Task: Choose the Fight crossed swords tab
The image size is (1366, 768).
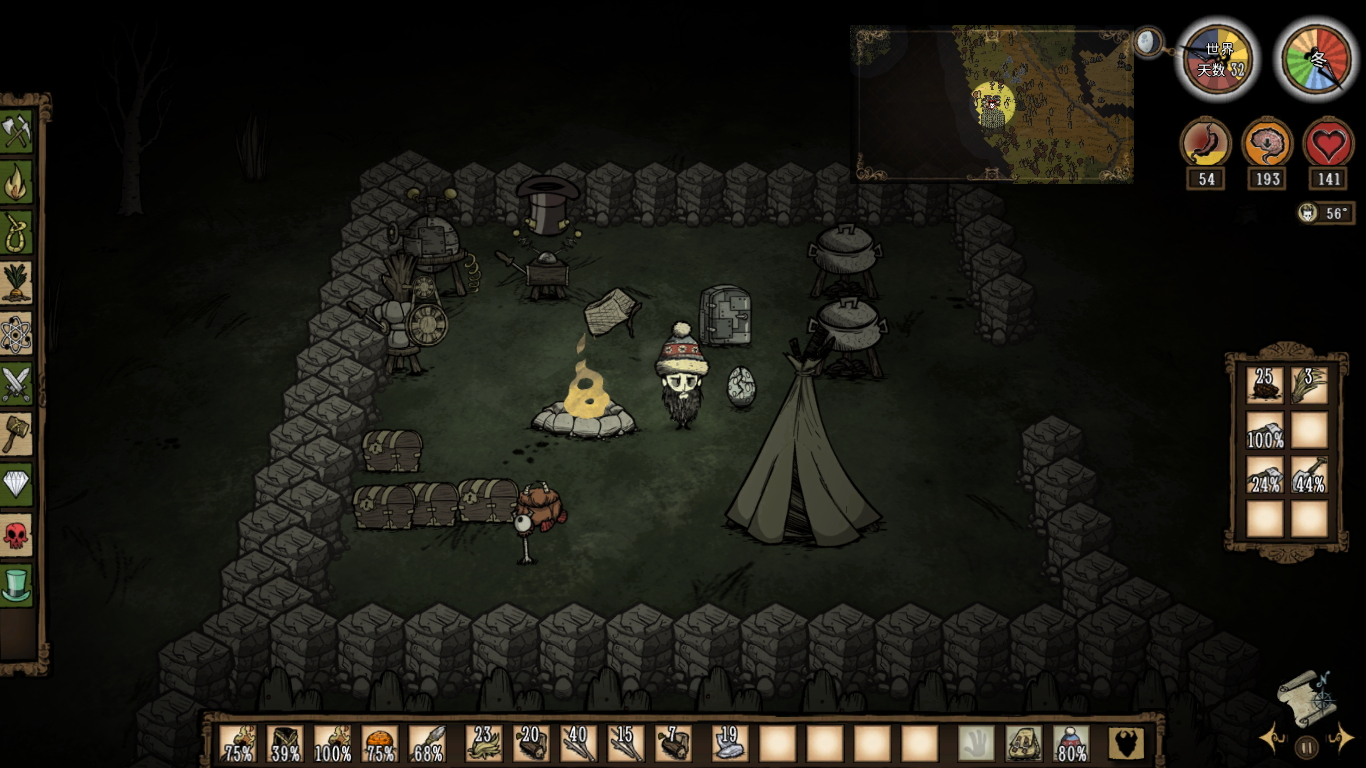Action: click(17, 384)
